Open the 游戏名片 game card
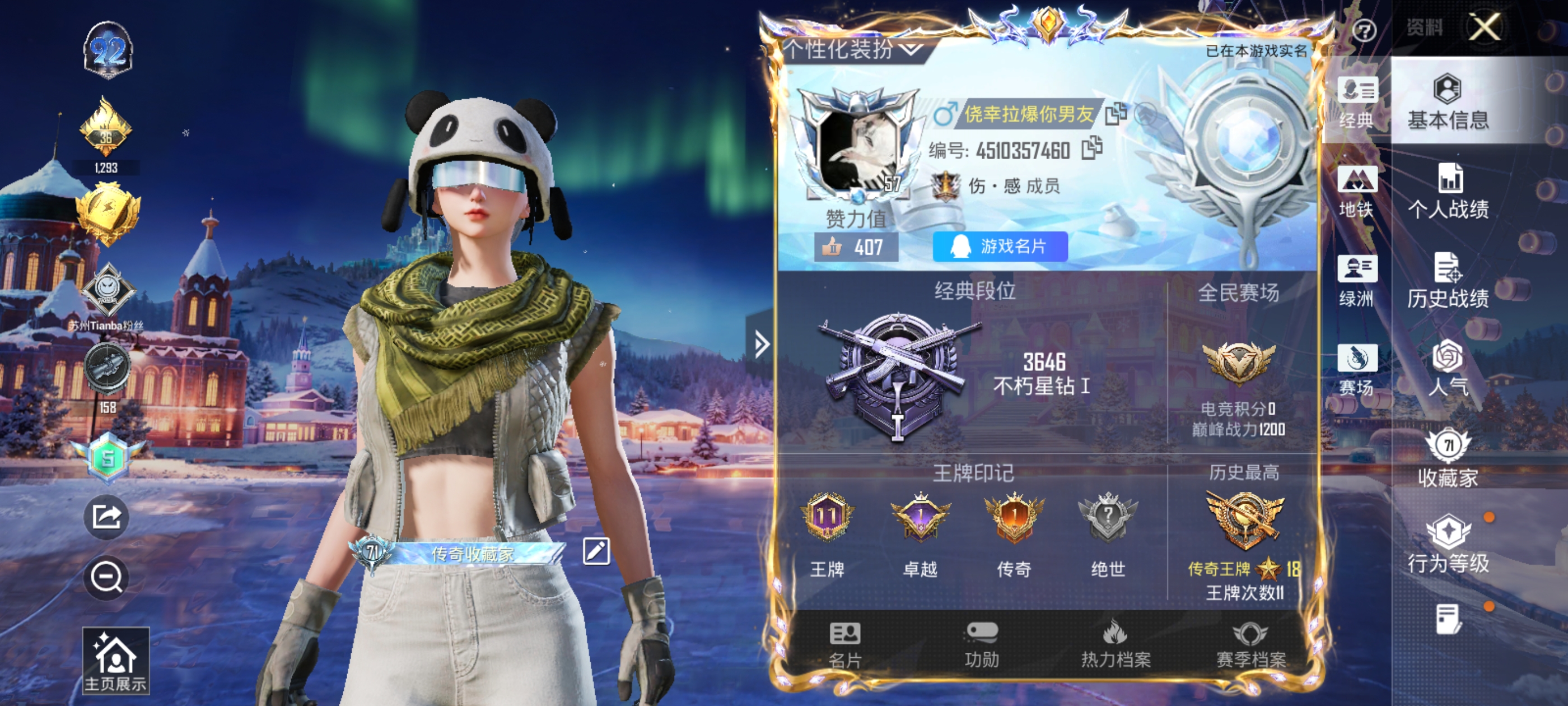This screenshot has height=706, width=1568. (1000, 247)
